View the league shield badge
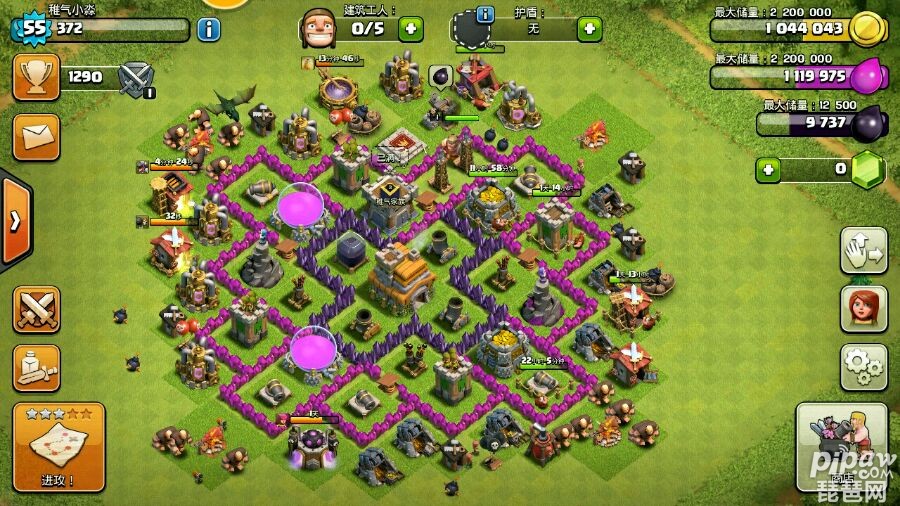Image resolution: width=900 pixels, height=506 pixels. [x=136, y=77]
